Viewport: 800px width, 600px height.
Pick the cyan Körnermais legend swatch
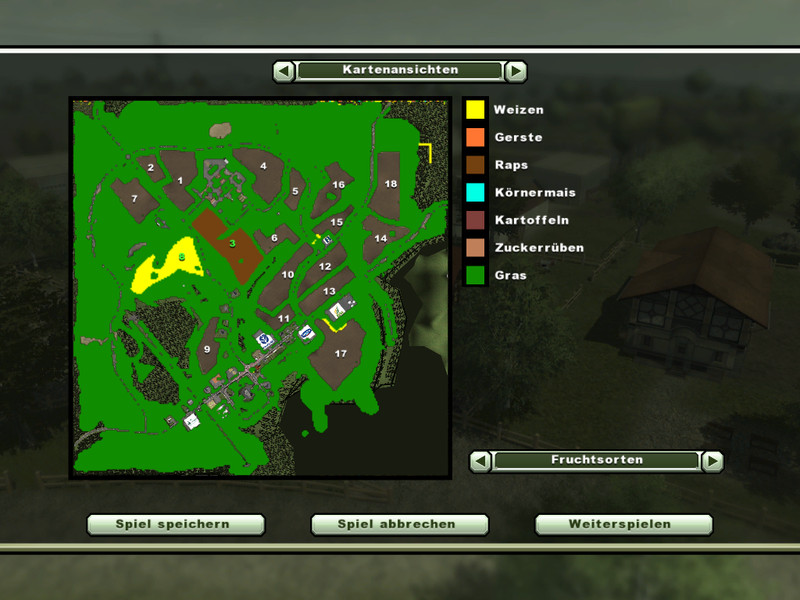coord(475,192)
